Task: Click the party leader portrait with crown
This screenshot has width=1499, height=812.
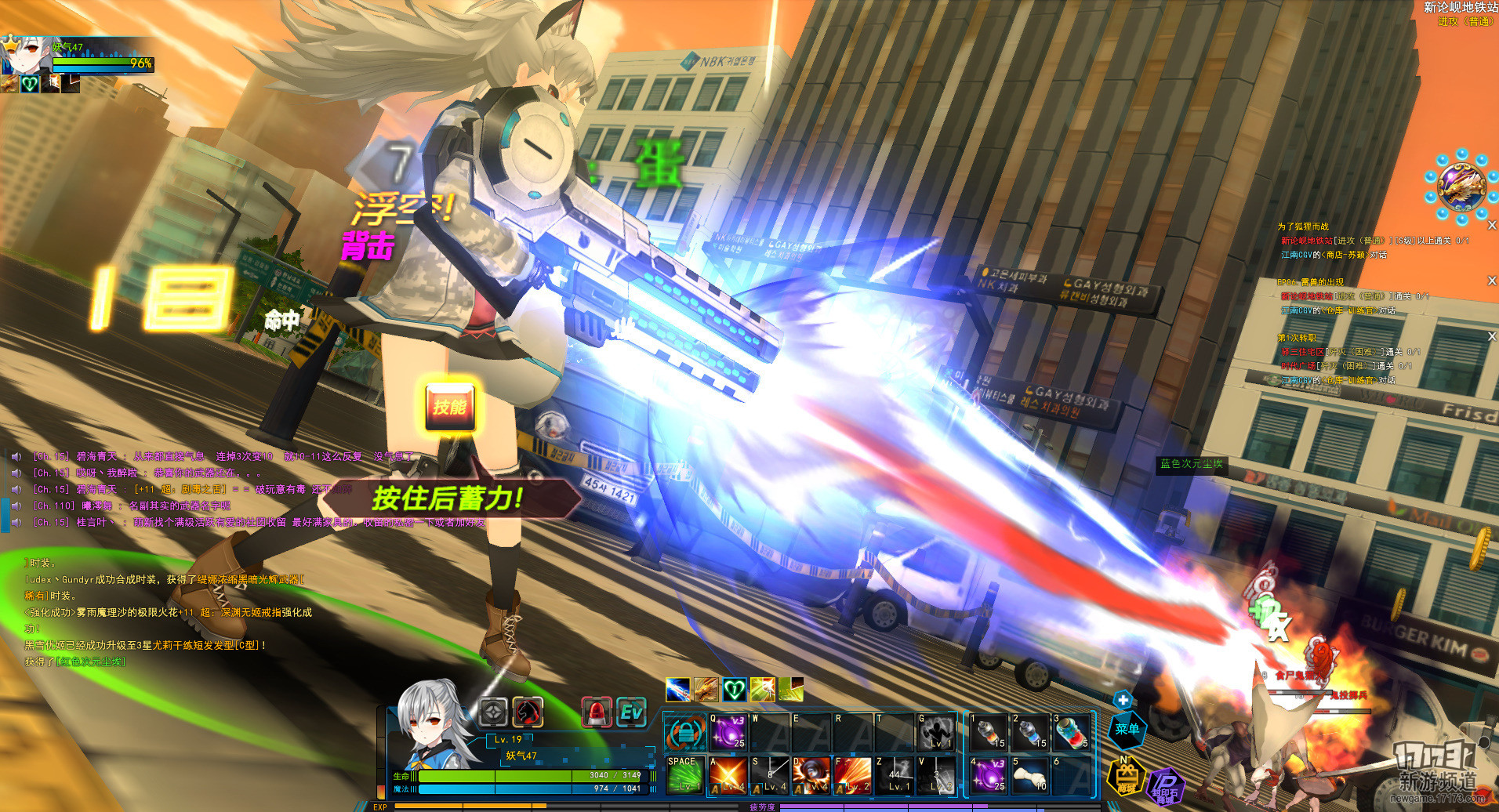Action: [19, 55]
